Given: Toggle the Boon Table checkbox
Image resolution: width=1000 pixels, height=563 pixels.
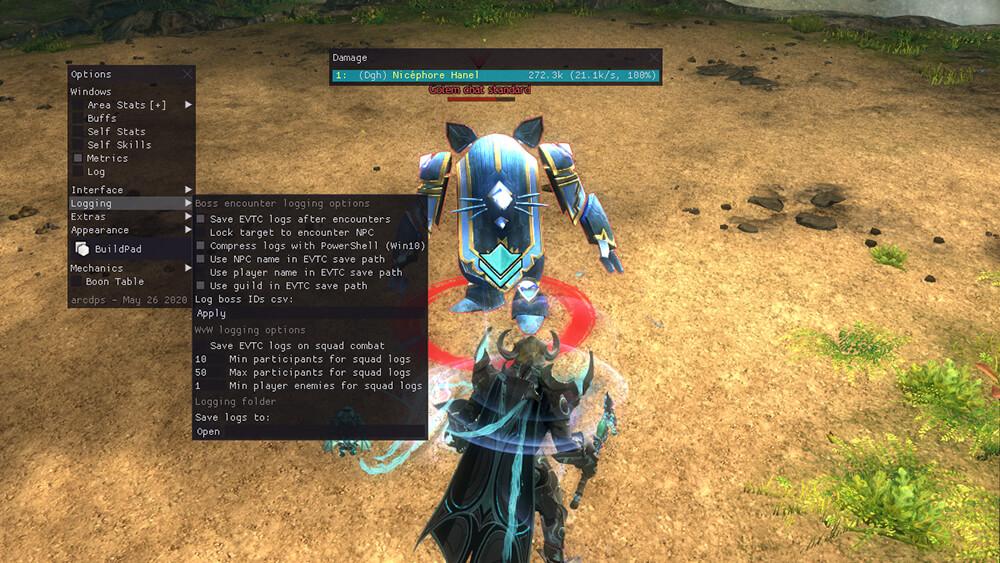Looking at the screenshot, I should (77, 282).
